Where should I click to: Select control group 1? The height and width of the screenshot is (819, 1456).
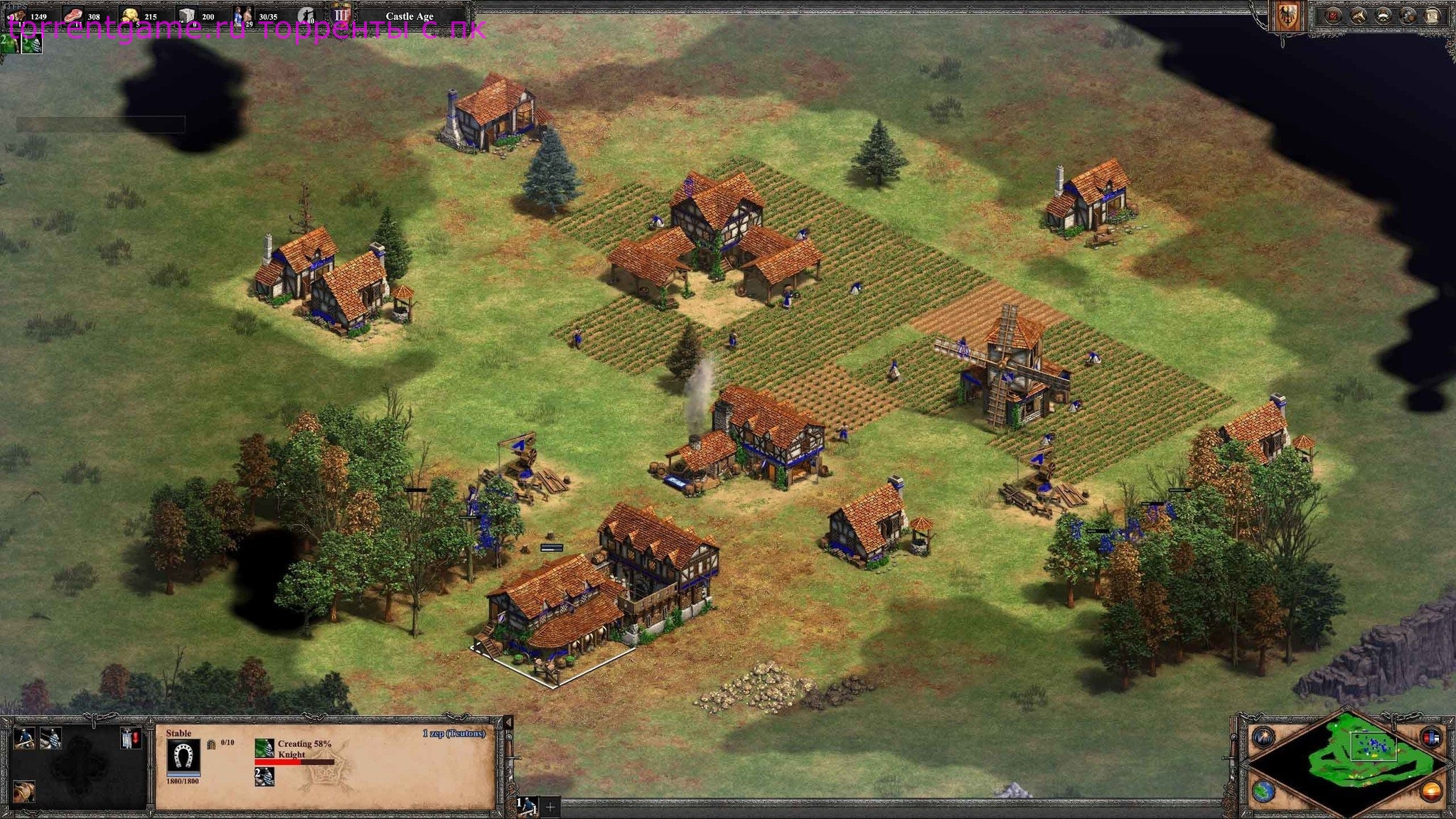pyautogui.click(x=527, y=805)
